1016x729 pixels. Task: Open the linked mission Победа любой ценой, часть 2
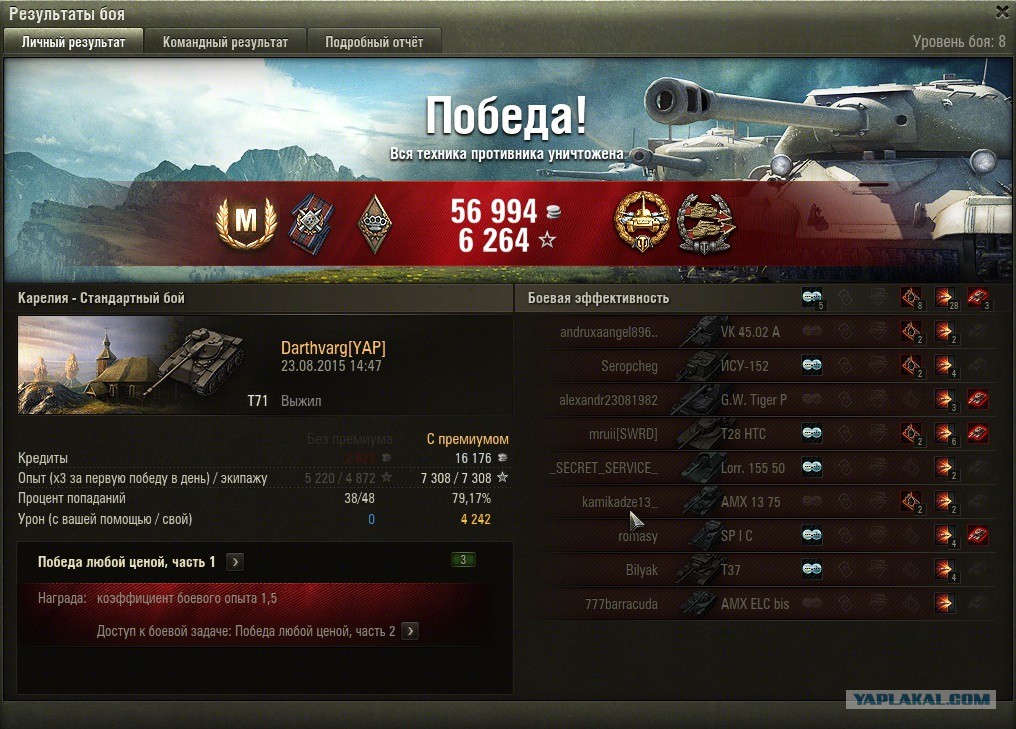pos(410,631)
